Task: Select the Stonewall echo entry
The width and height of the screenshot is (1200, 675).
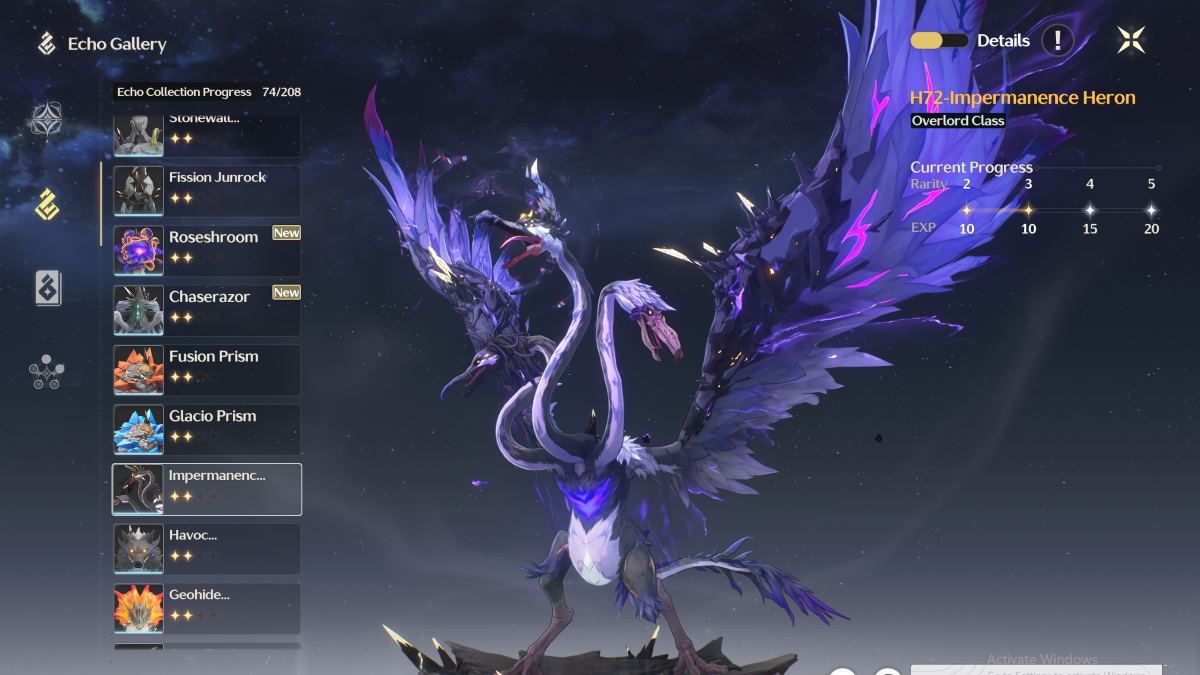Action: (207, 135)
